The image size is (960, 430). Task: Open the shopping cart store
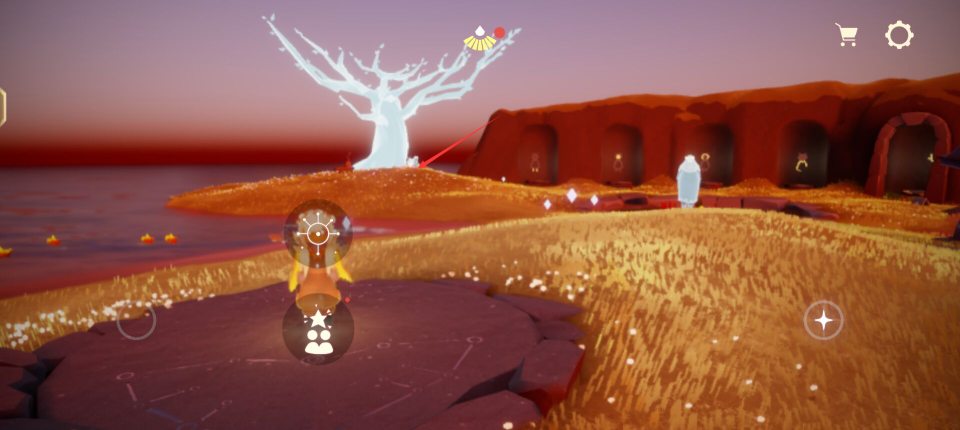[x=847, y=35]
